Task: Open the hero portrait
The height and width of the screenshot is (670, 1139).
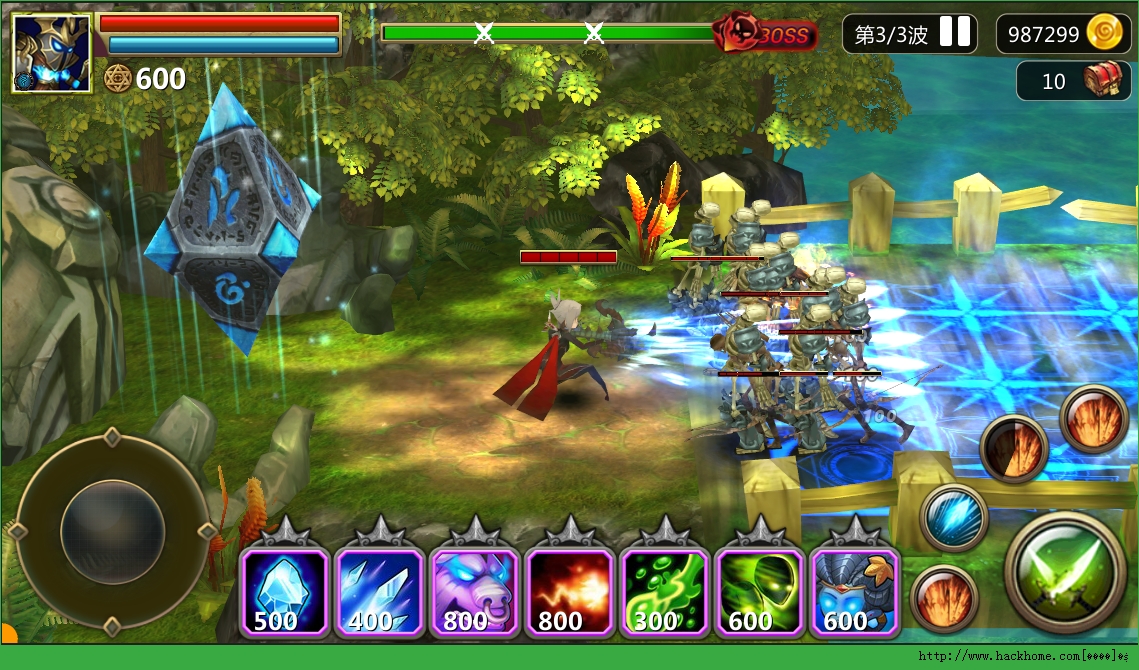Action: click(x=51, y=53)
